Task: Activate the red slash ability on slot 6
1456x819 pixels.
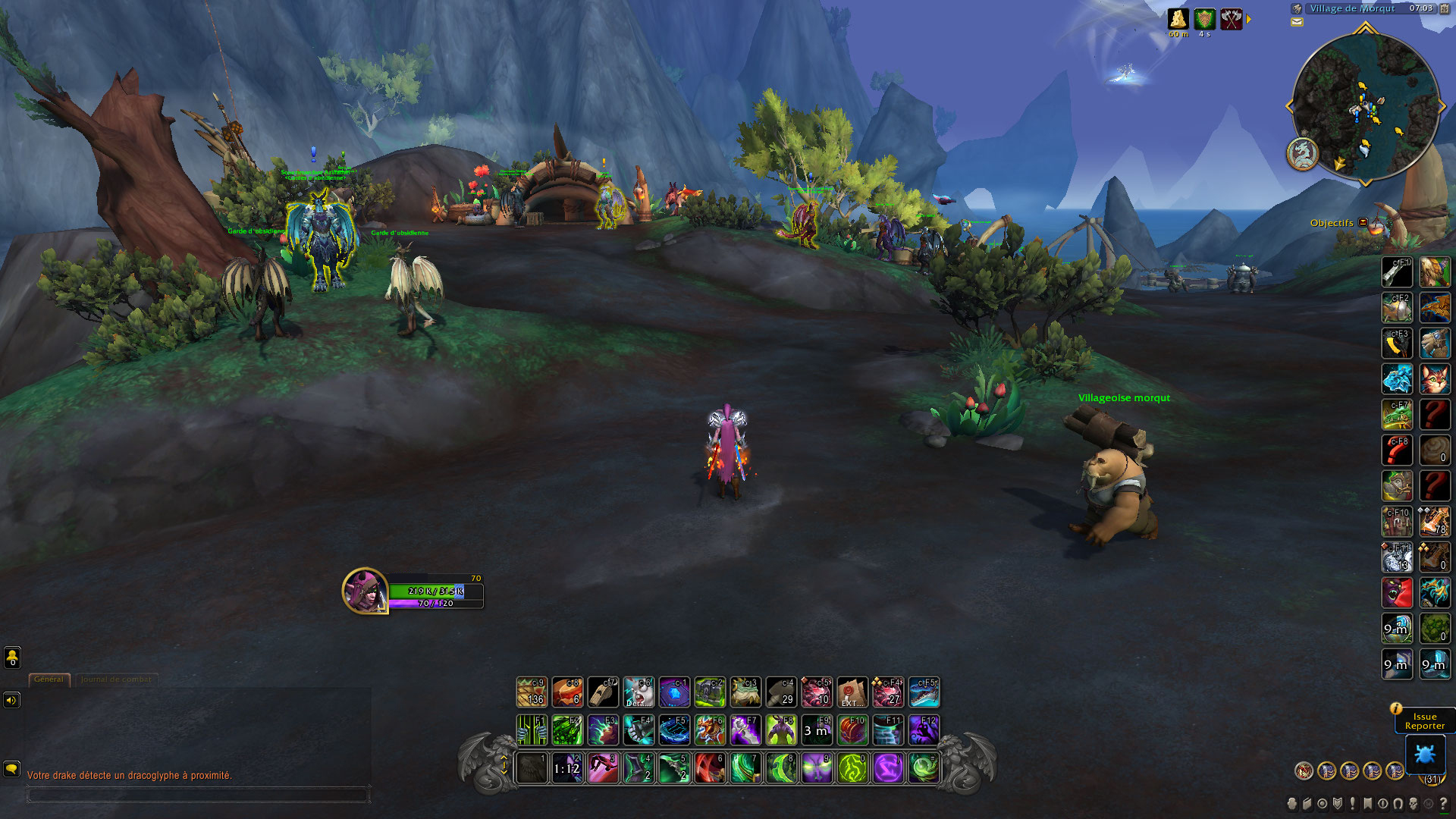Action: click(710, 768)
